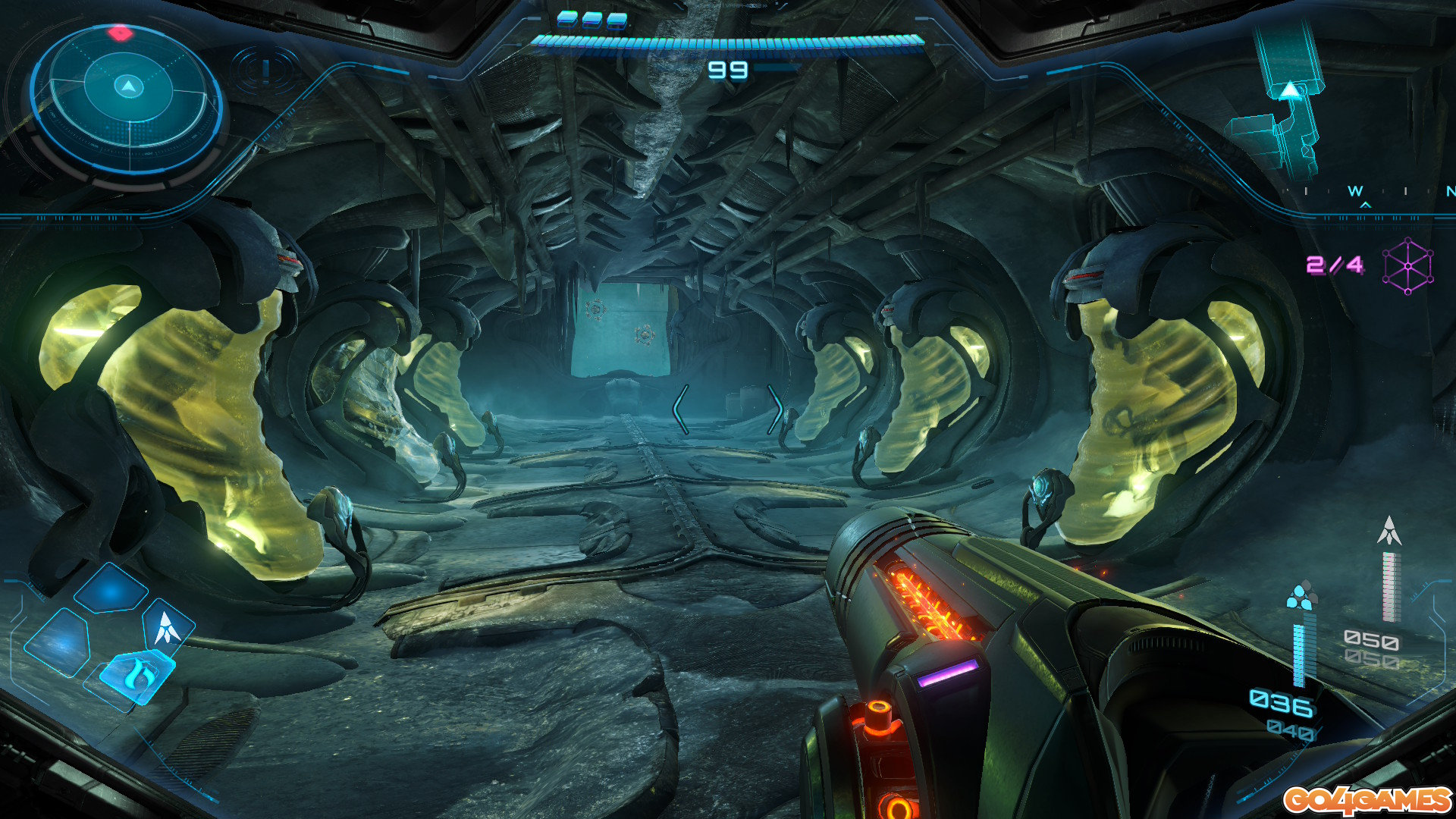Image resolution: width=1456 pixels, height=819 pixels.
Task: Click the W heading on the compass strip
Action: [1355, 191]
